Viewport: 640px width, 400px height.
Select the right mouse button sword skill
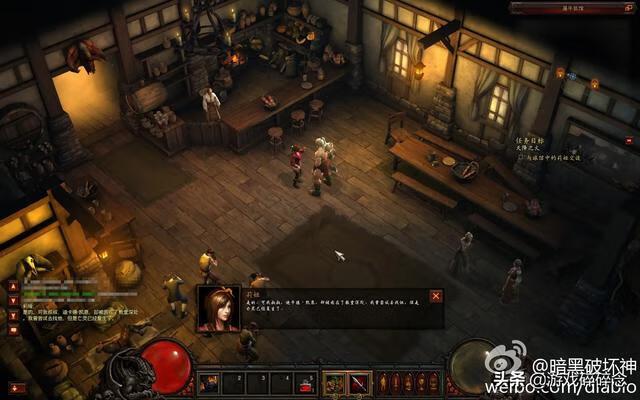point(359,382)
